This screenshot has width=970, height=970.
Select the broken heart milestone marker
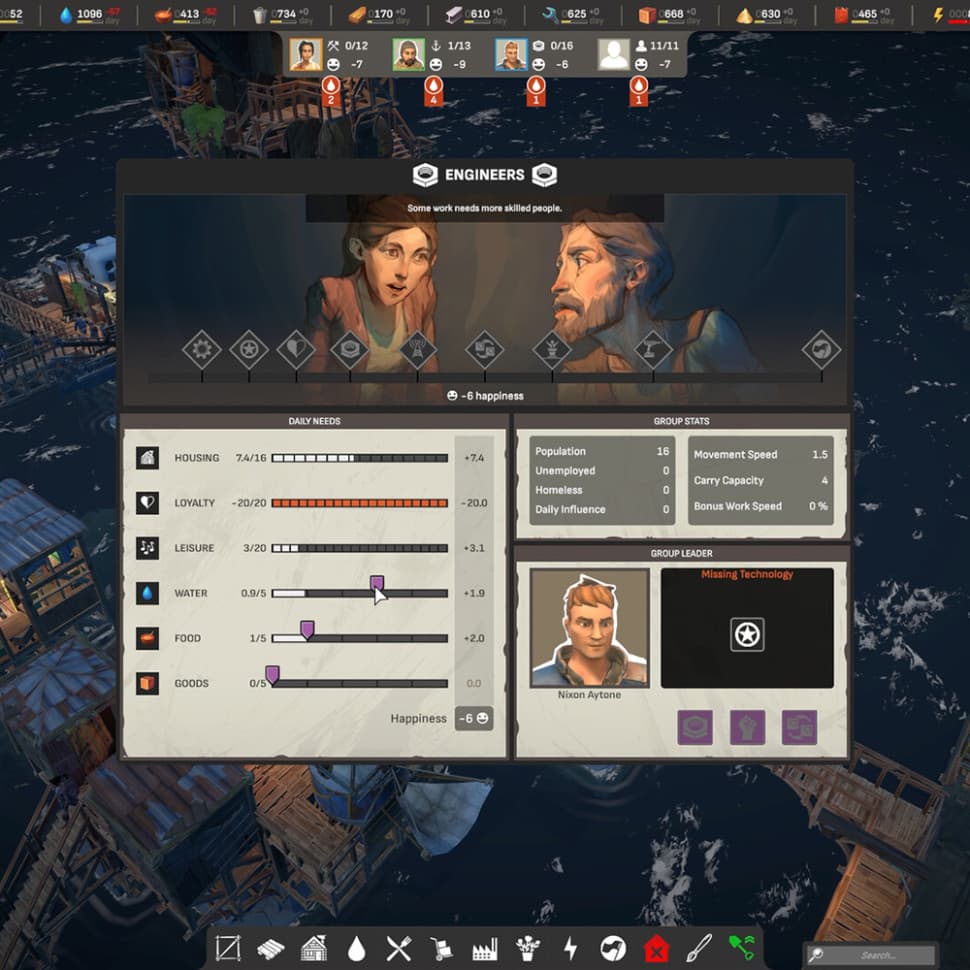(296, 350)
